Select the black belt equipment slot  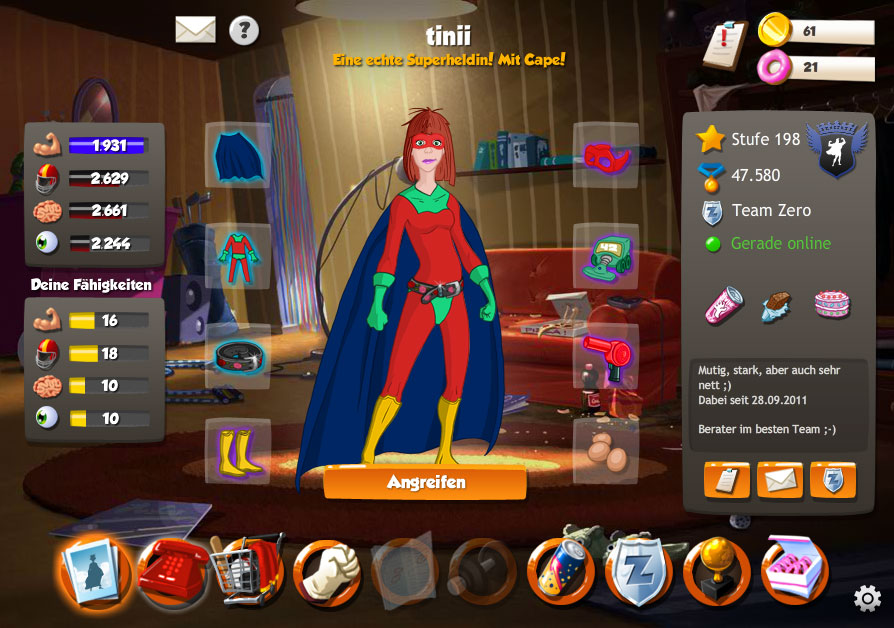tap(238, 356)
